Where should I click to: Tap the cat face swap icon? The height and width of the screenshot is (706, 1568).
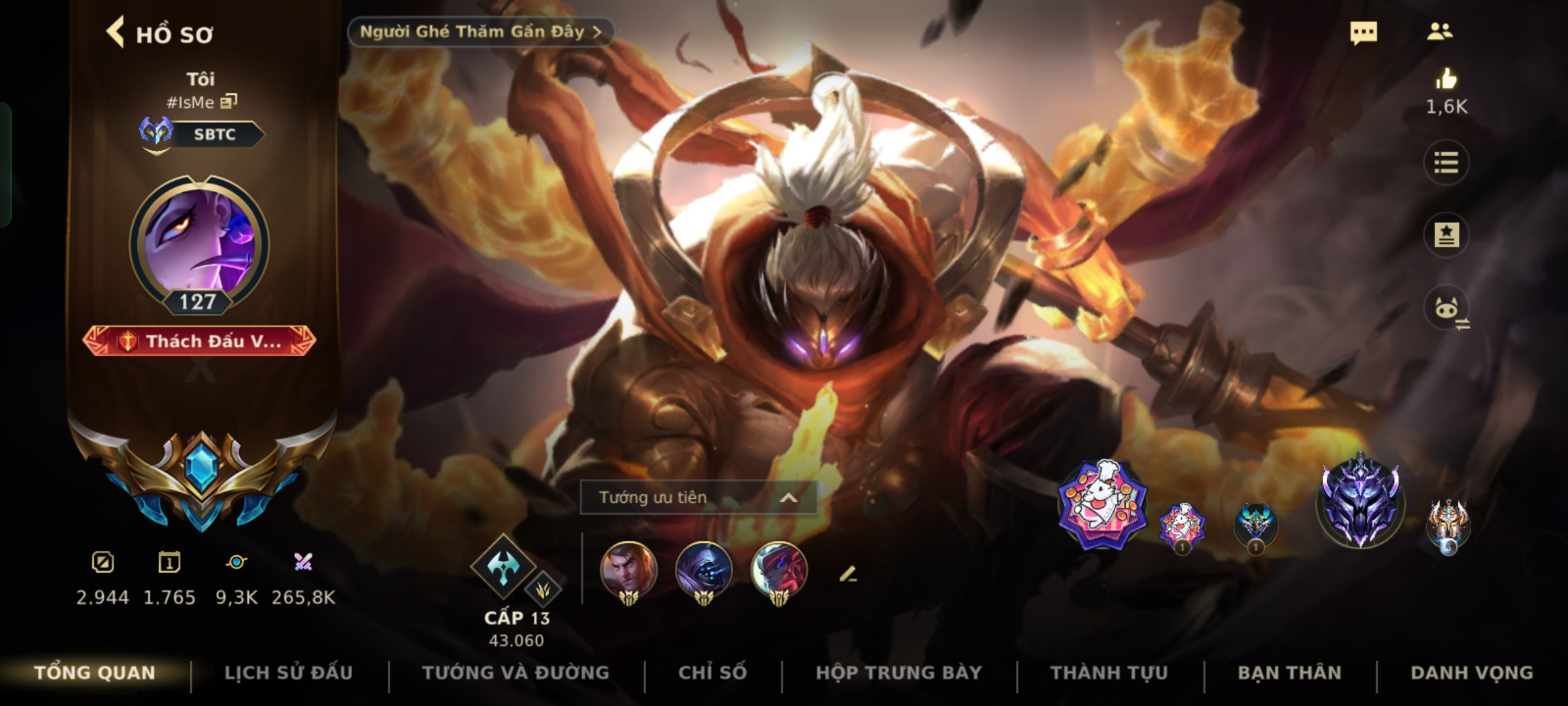1447,309
